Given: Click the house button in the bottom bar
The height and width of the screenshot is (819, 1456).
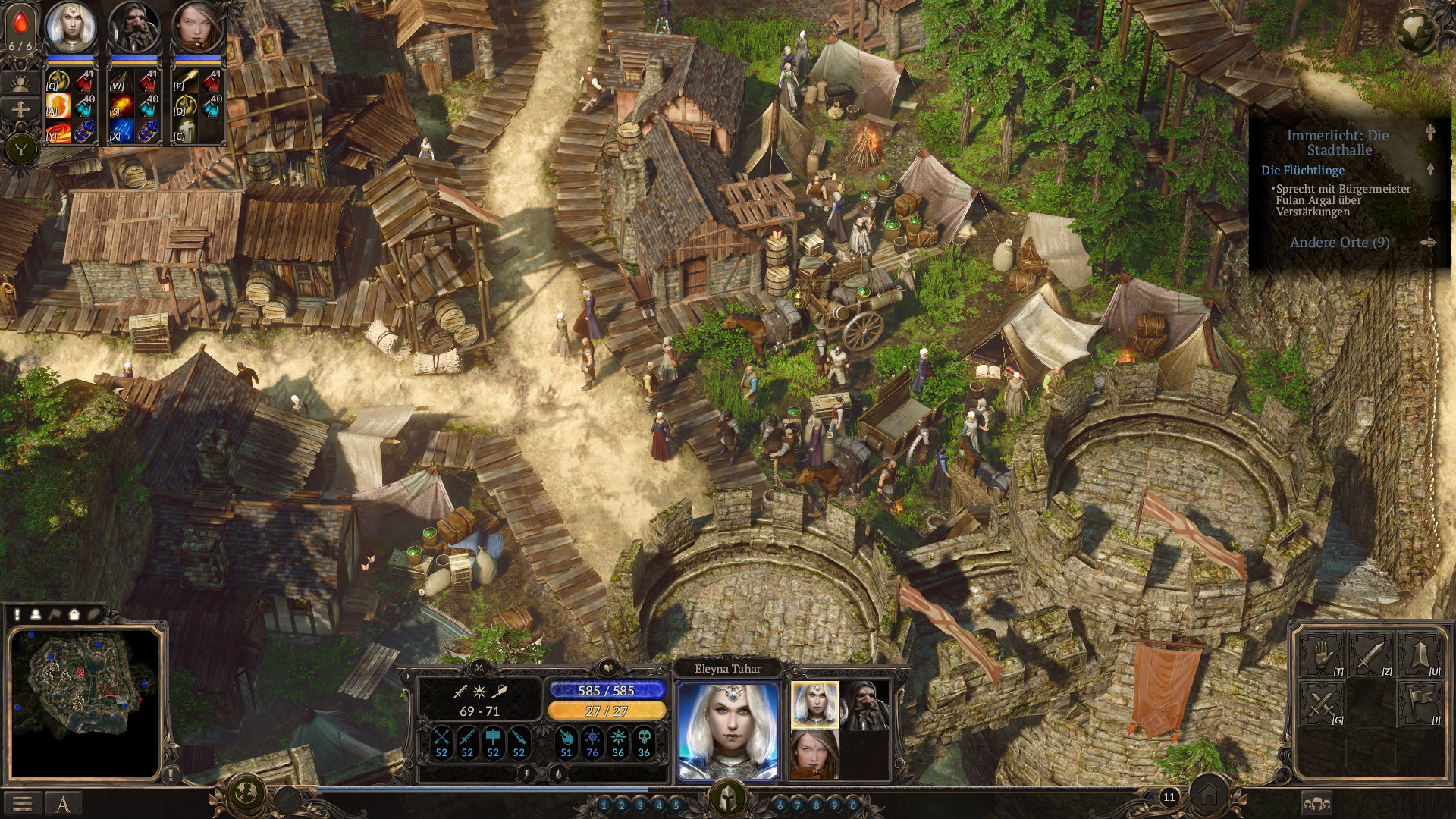Looking at the screenshot, I should [x=1209, y=795].
